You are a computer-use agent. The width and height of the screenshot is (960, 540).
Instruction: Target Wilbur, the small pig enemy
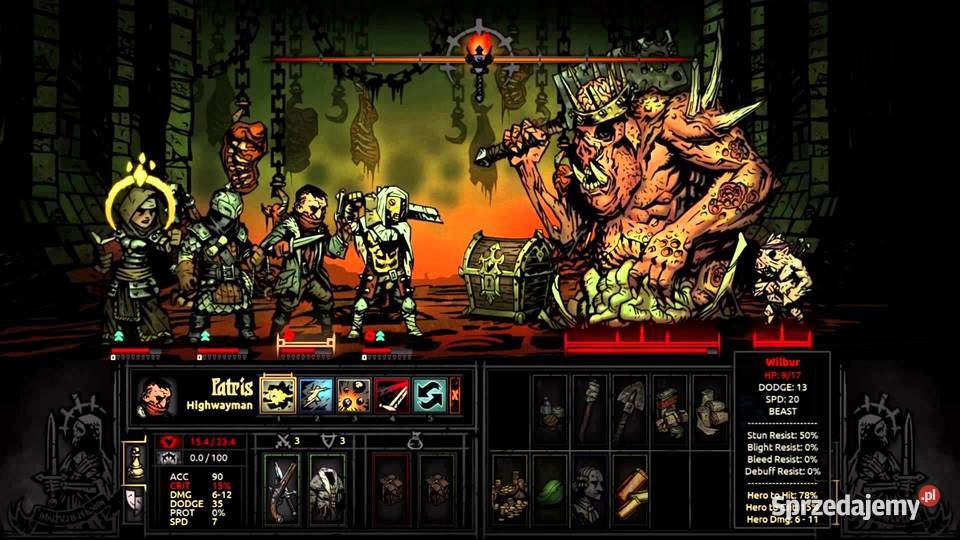(x=780, y=280)
